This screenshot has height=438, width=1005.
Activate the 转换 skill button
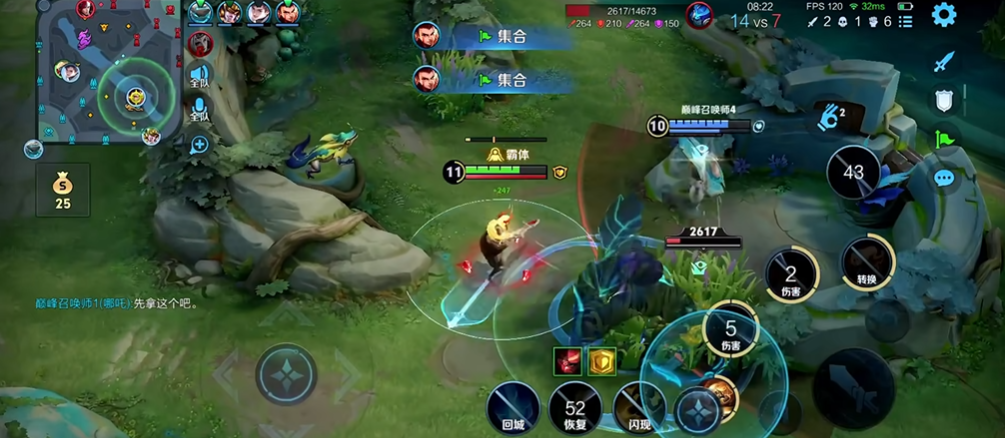pos(866,264)
